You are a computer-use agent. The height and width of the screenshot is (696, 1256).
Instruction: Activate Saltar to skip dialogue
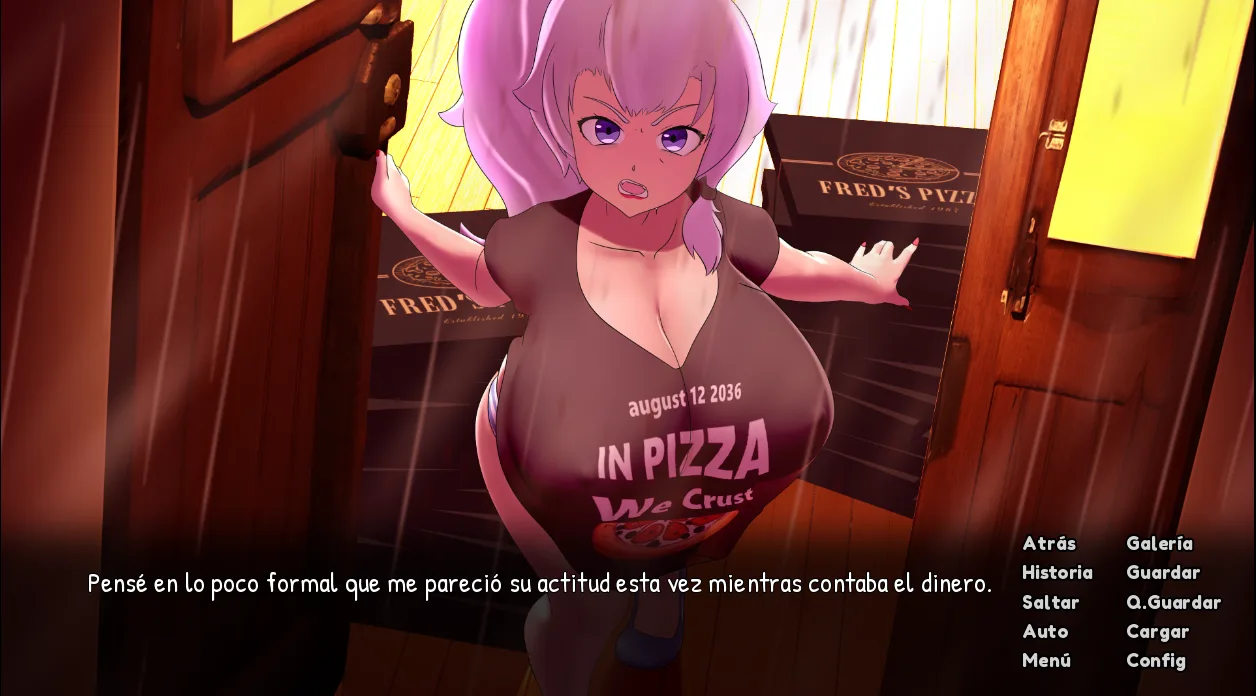[x=1050, y=602]
